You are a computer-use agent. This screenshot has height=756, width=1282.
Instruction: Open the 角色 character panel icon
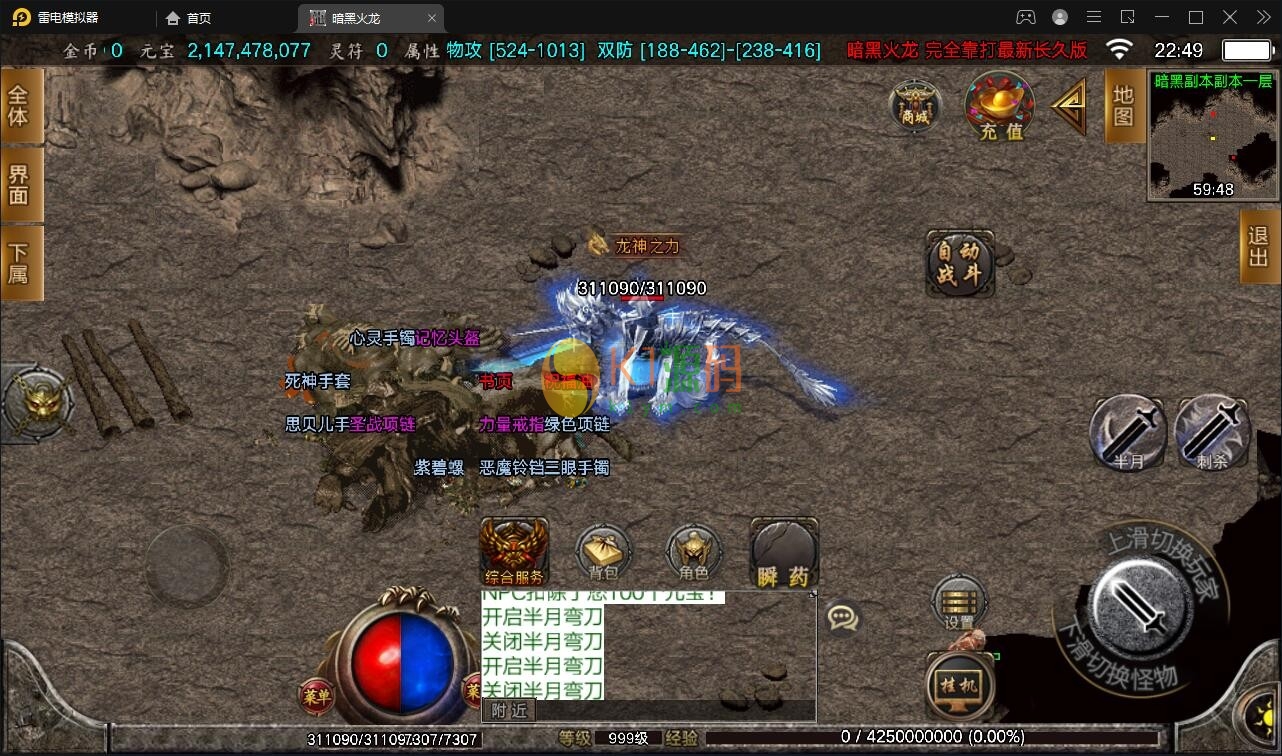(693, 552)
